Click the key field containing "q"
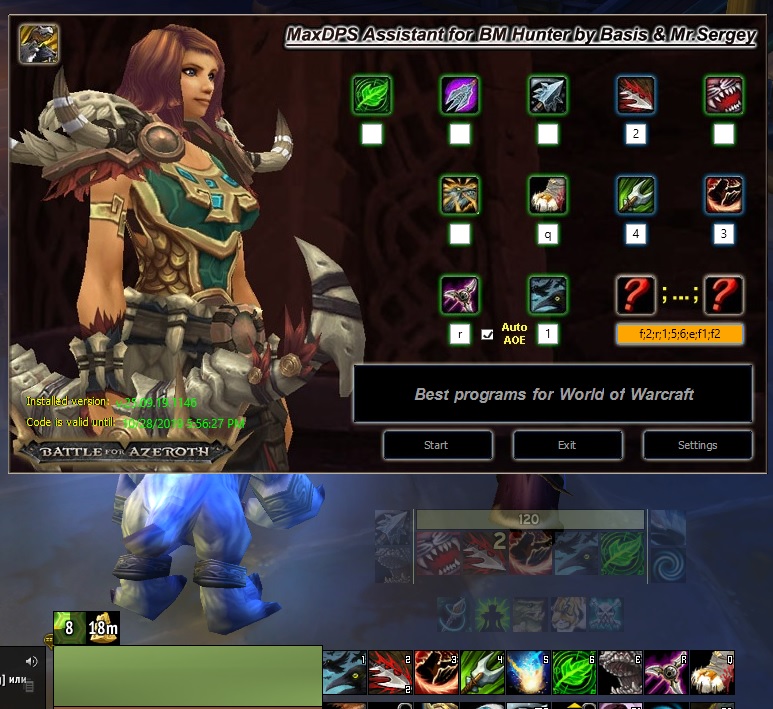The height and width of the screenshot is (709, 773). point(547,235)
